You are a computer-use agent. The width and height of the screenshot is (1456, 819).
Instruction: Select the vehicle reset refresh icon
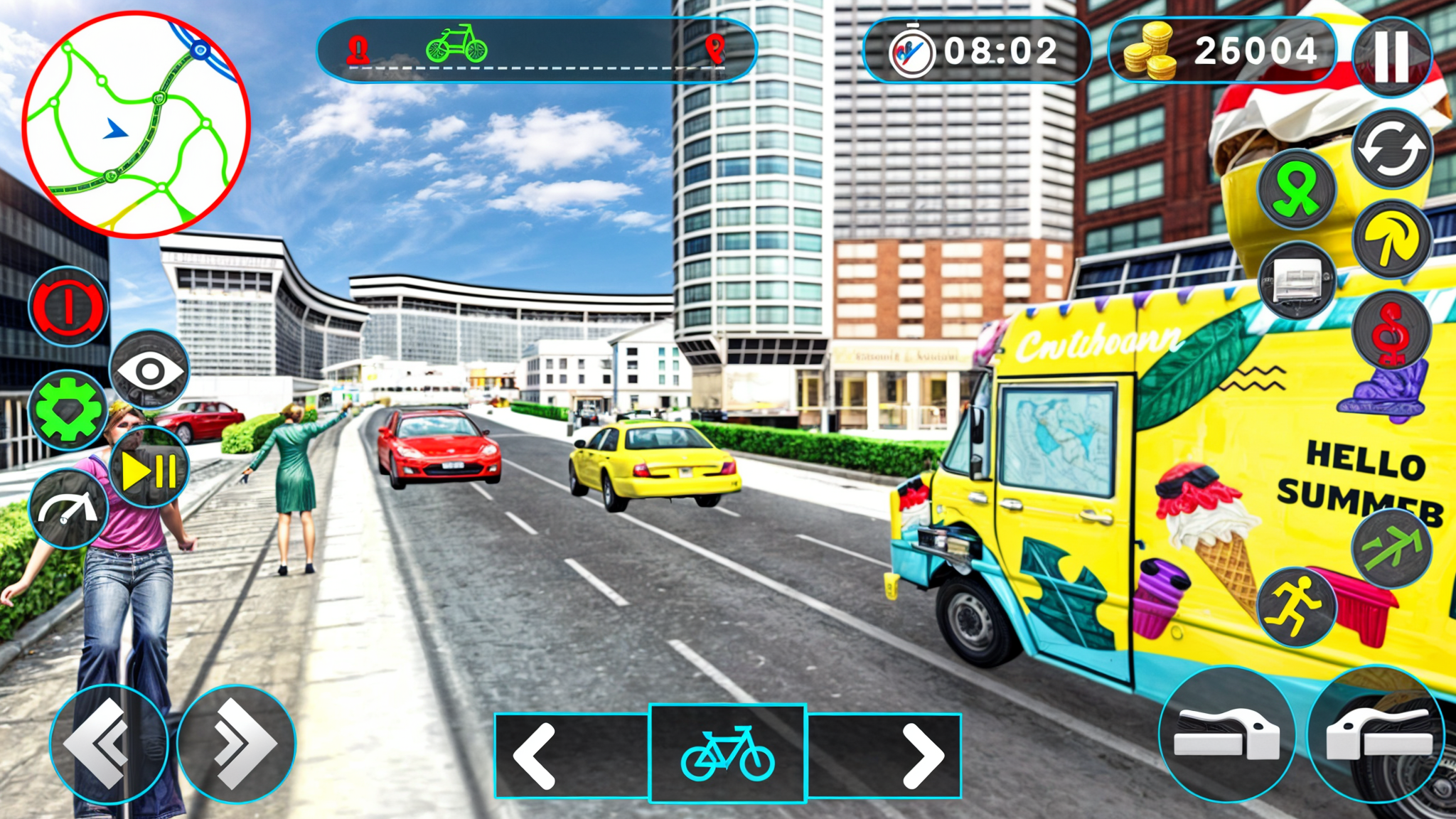(1391, 151)
